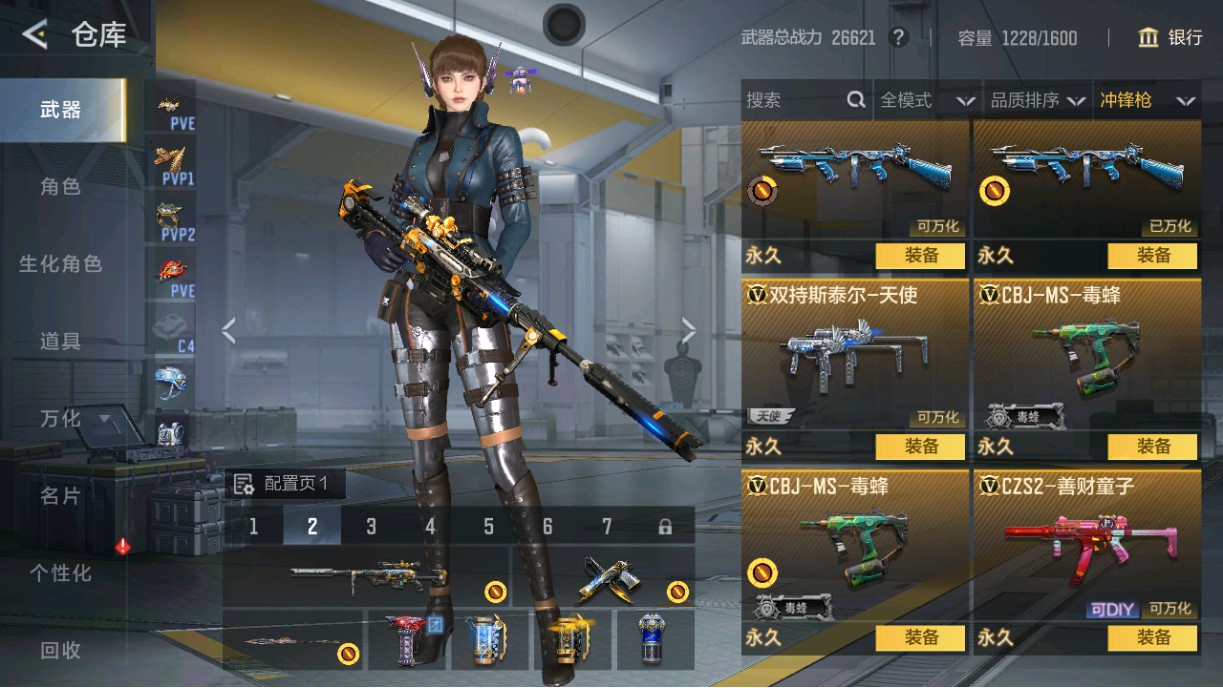Open the 冲锋枪 weapon type dropdown

coord(1147,100)
